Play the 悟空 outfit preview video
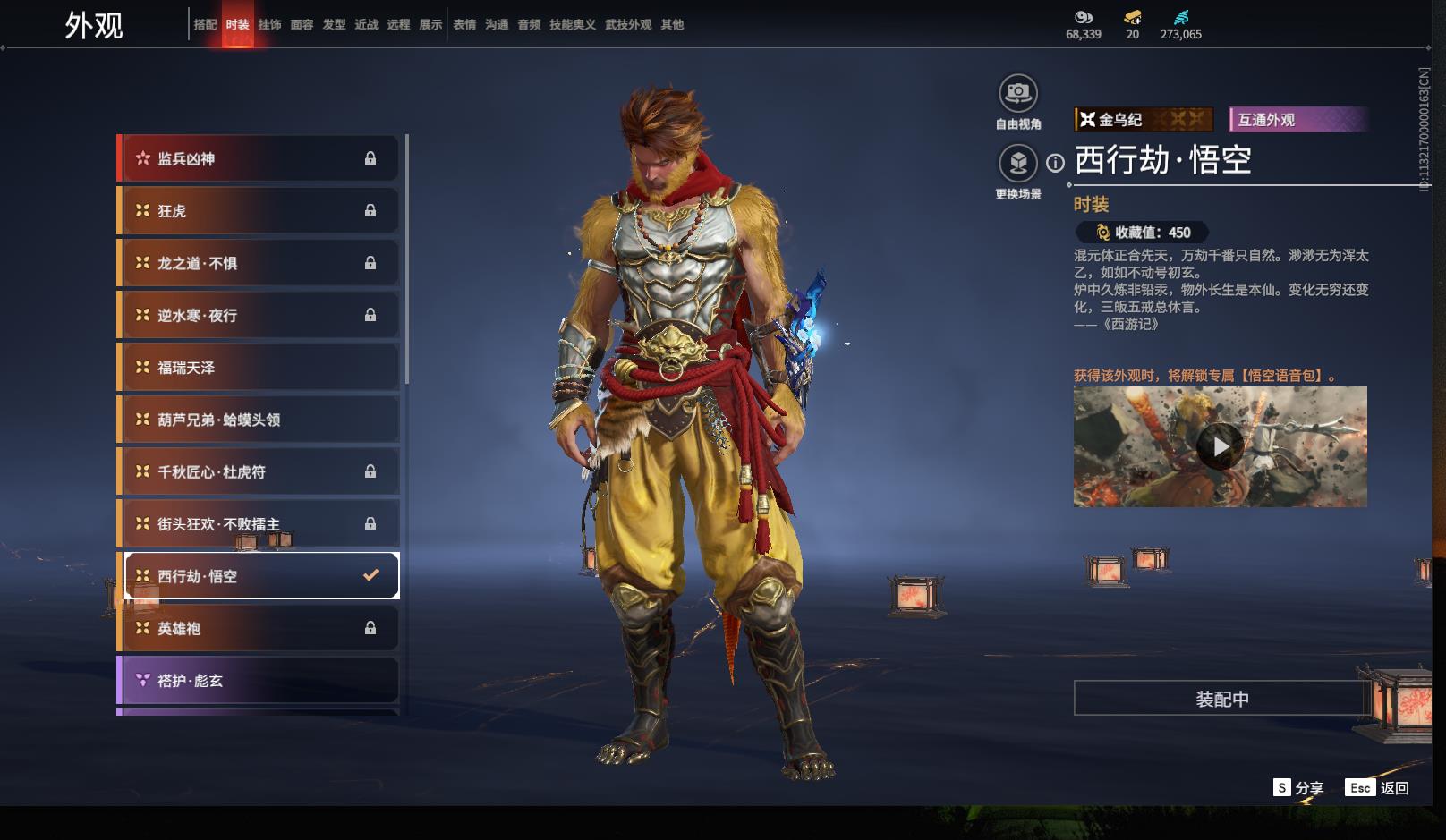Screen dimensions: 1446x840 (1220, 446)
